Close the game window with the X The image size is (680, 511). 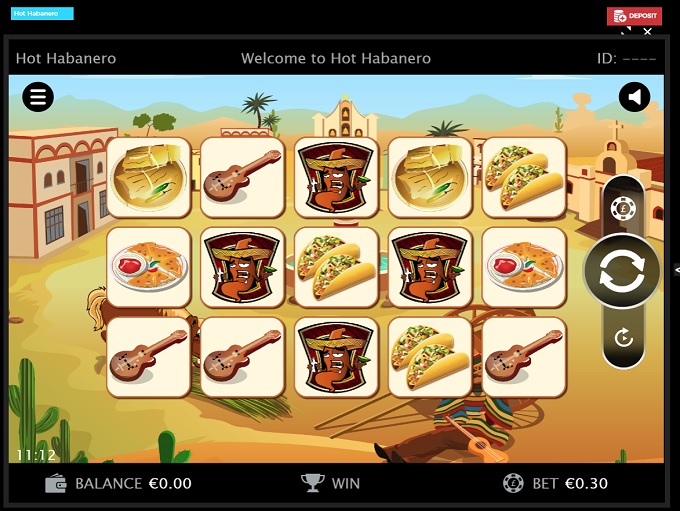tap(647, 32)
